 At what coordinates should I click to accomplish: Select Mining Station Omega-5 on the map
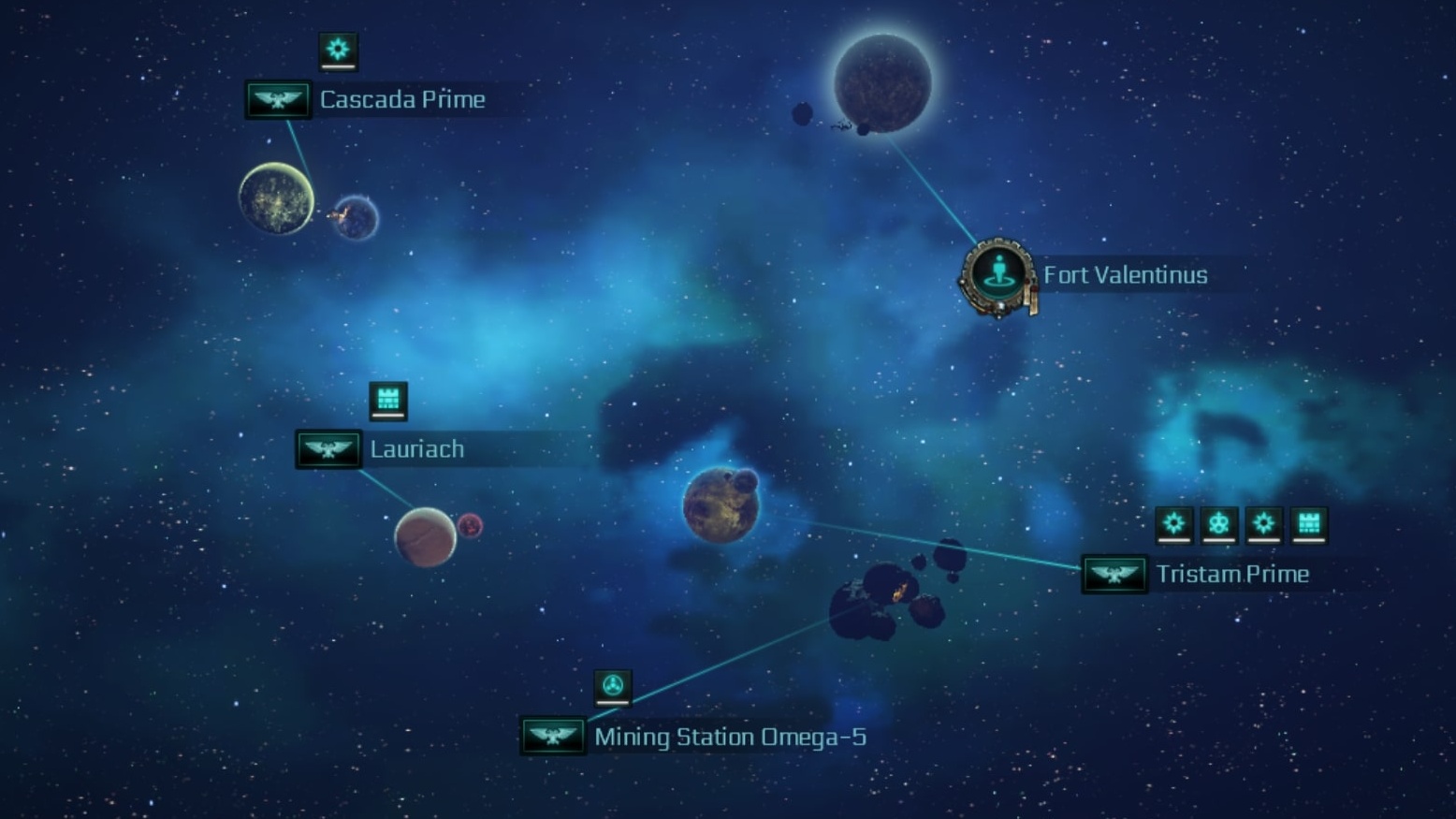pos(552,737)
